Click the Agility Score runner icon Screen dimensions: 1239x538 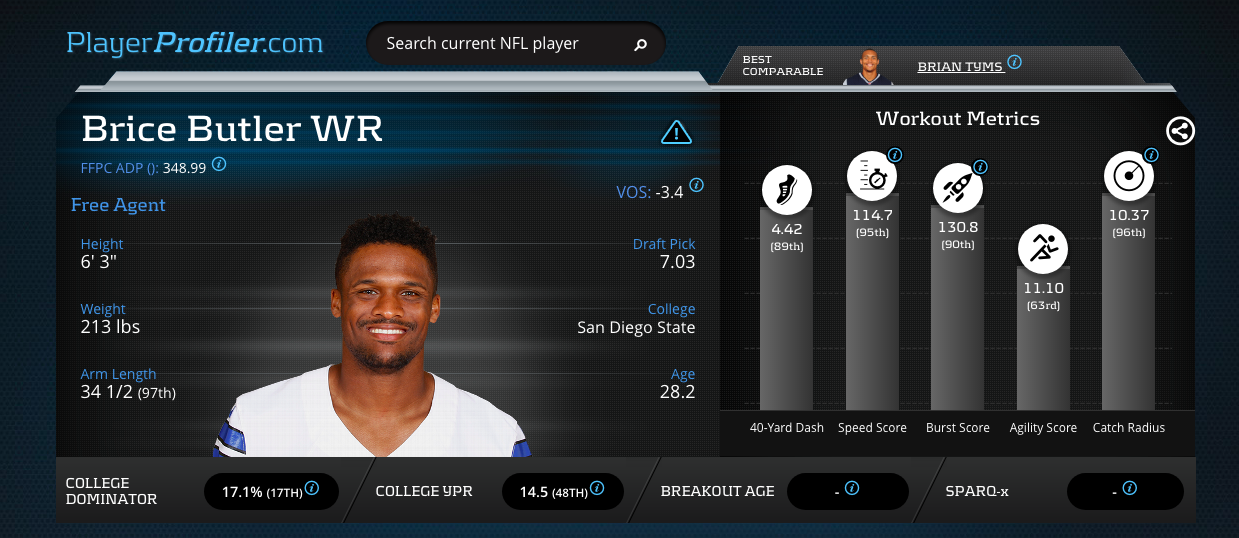pyautogui.click(x=1043, y=247)
